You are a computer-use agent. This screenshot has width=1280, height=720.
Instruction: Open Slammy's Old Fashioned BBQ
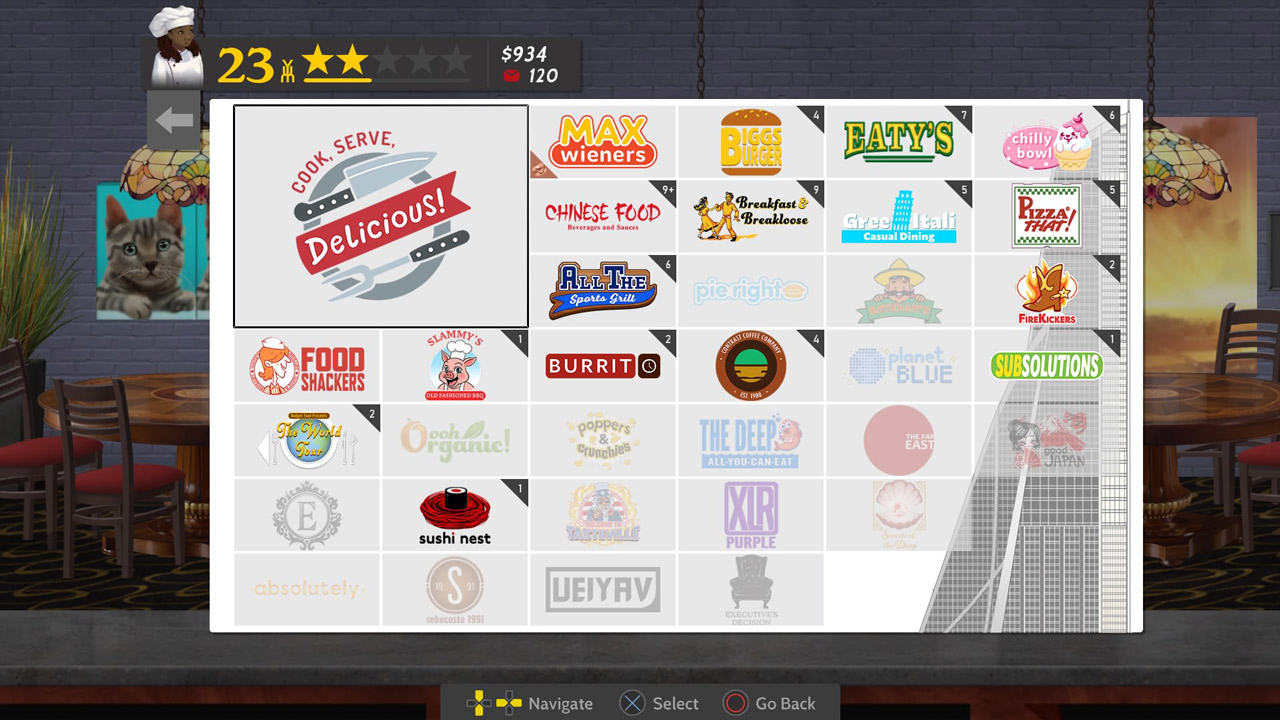click(x=454, y=365)
